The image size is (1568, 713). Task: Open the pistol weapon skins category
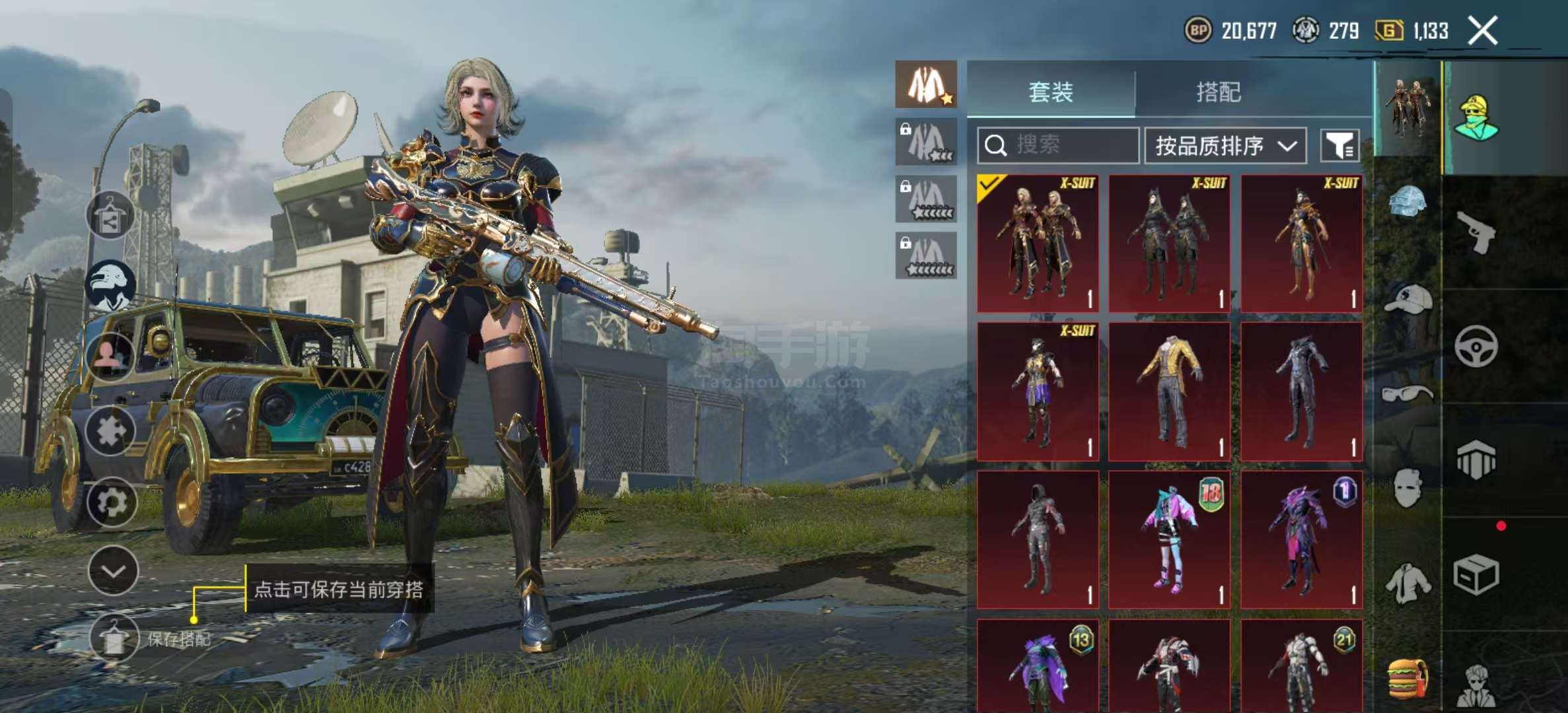pyautogui.click(x=1477, y=232)
